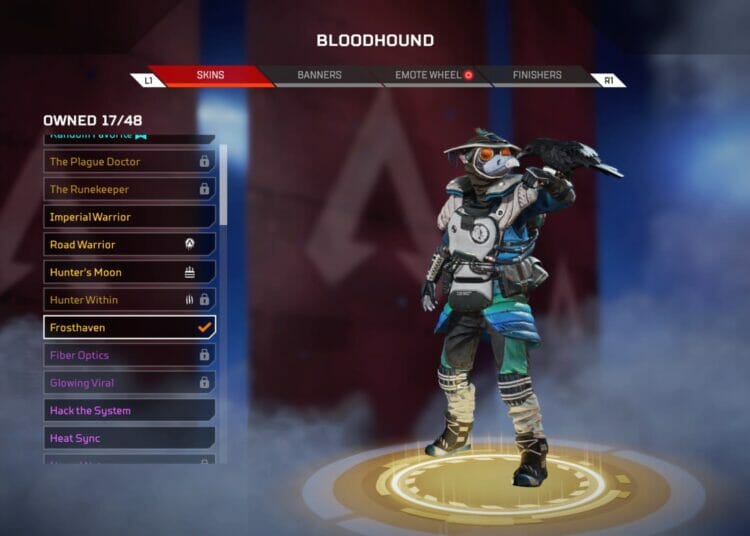Select The Plague Doctor skin
Image resolution: width=750 pixels, height=536 pixels.
point(129,161)
